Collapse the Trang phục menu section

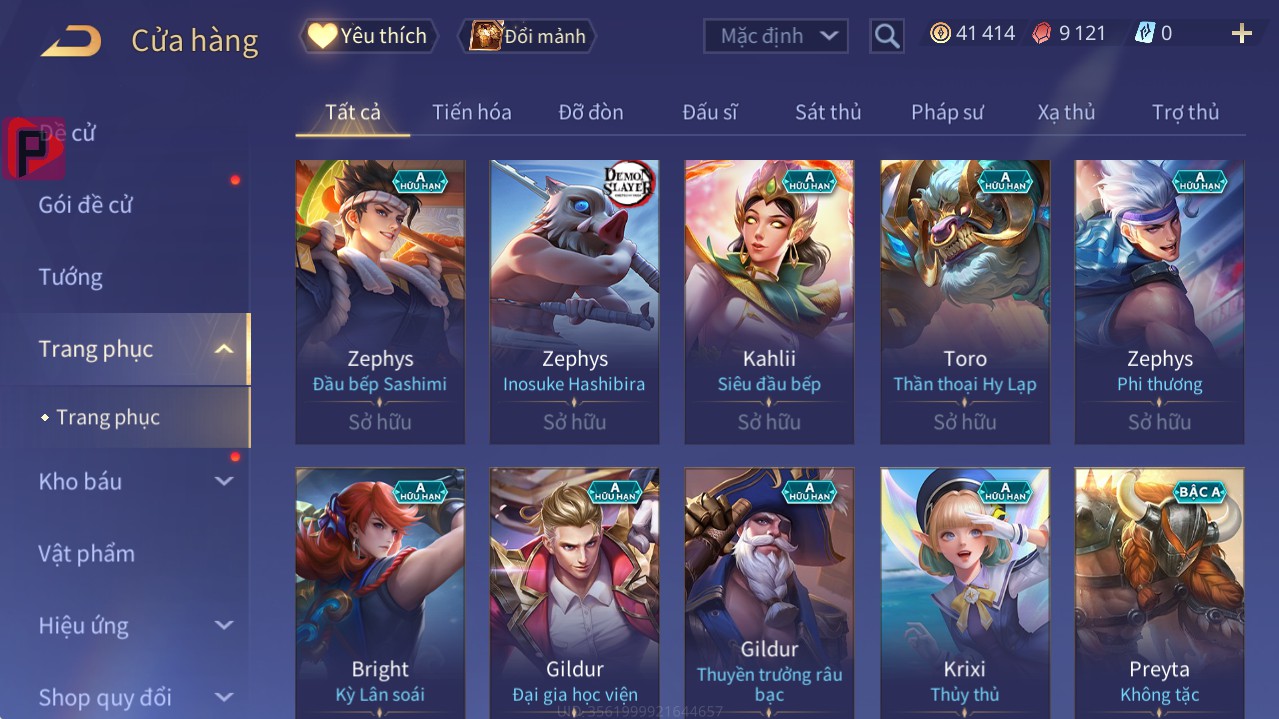(x=224, y=349)
